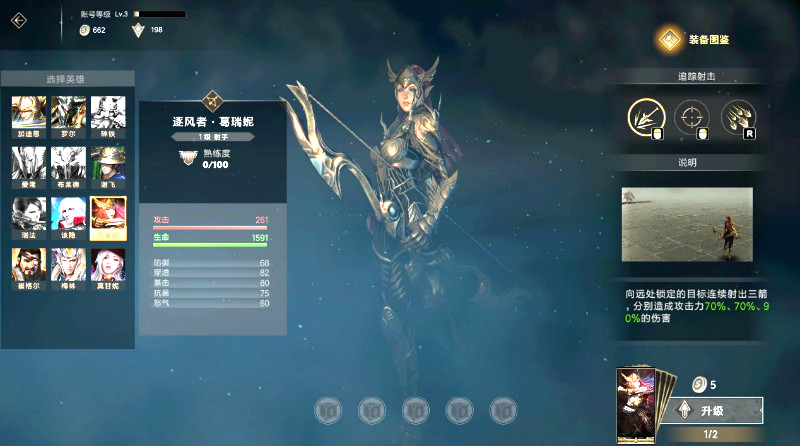Pick hero 莫甘妮 portrait
This screenshot has width=800, height=446.
[108, 265]
